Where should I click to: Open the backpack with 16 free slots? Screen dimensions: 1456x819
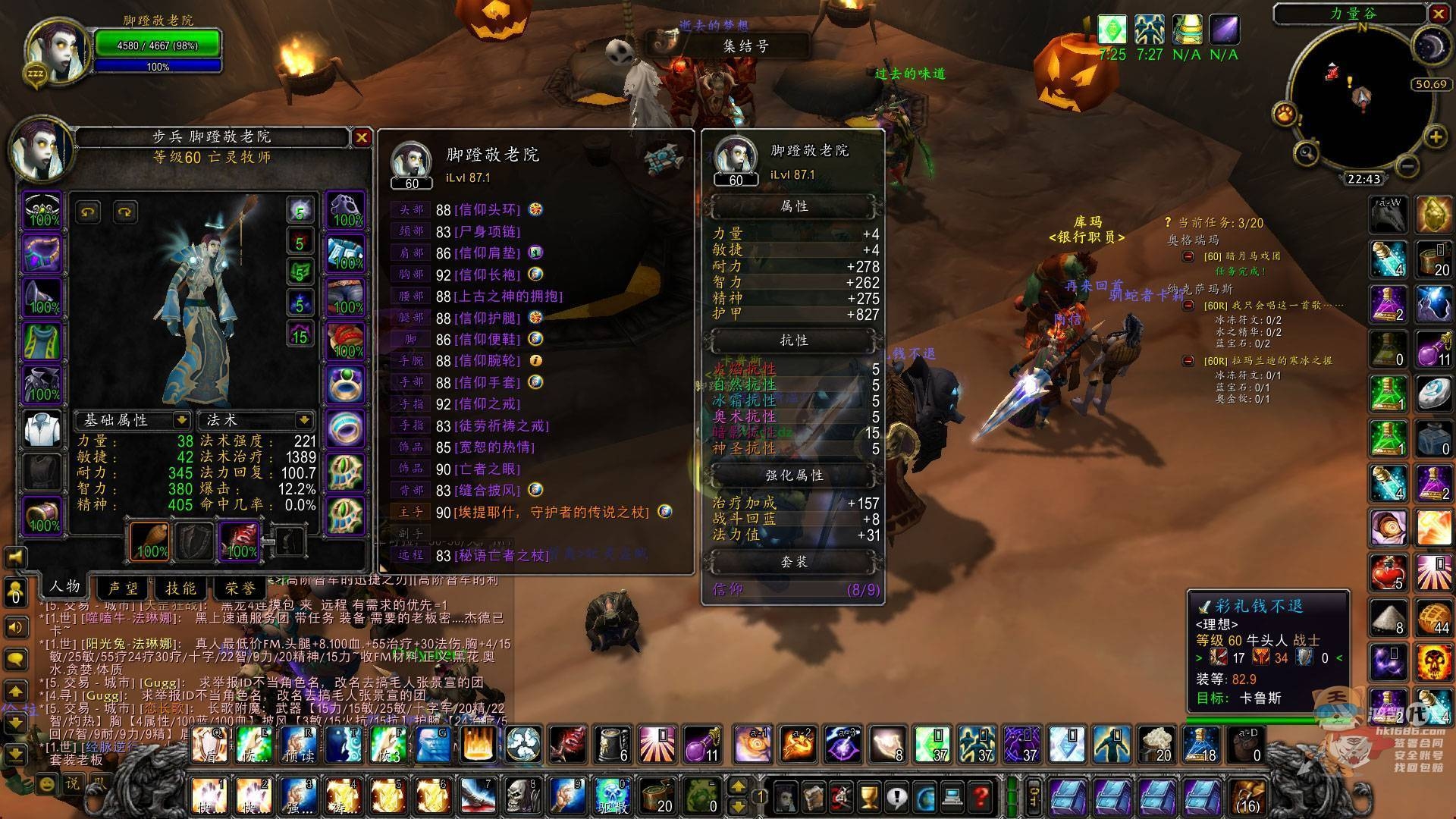1247,796
